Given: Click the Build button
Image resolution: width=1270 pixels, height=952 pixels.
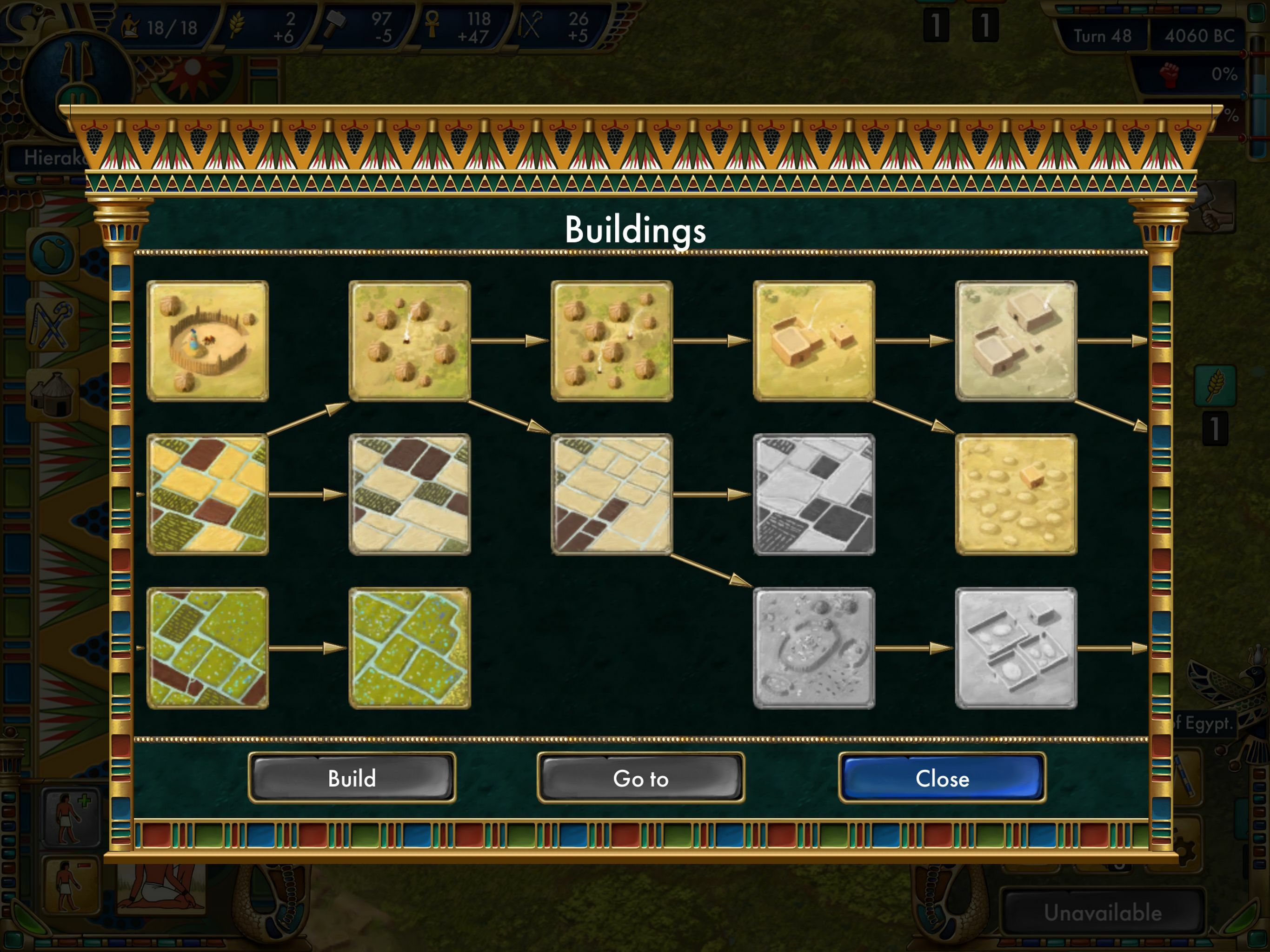Looking at the screenshot, I should (352, 778).
